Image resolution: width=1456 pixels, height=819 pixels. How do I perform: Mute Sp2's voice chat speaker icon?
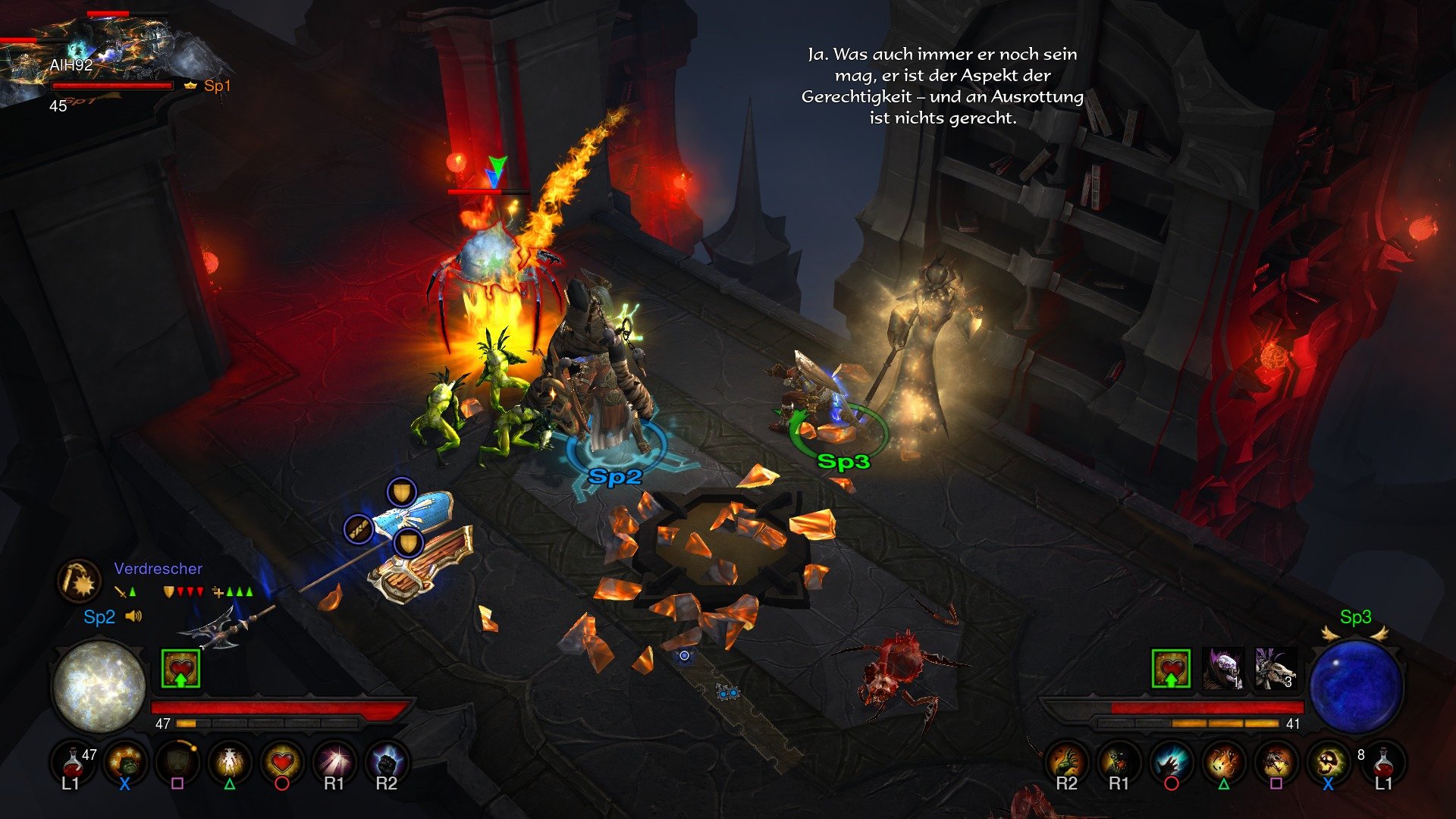coord(135,616)
